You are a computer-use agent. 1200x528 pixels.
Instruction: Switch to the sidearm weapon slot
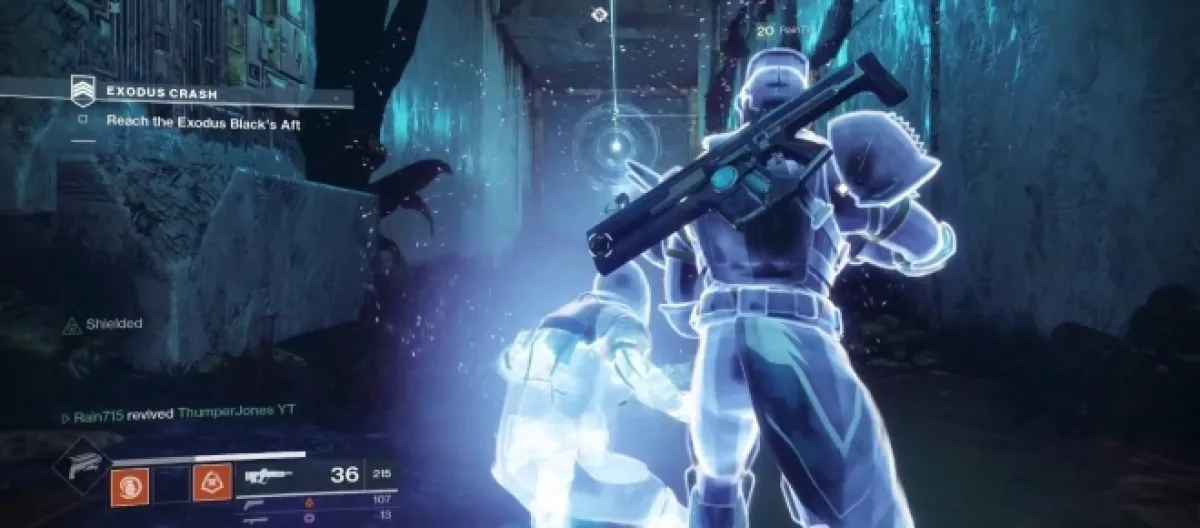[255, 501]
